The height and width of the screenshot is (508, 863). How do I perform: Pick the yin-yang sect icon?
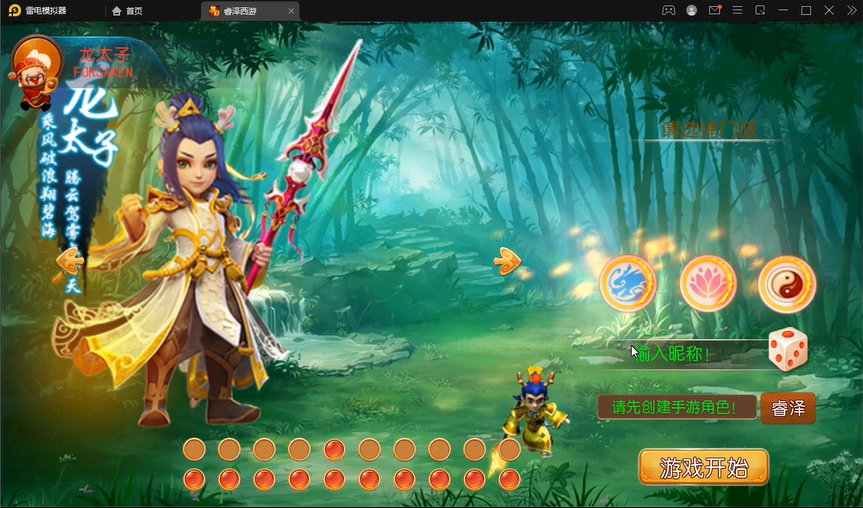(787, 284)
